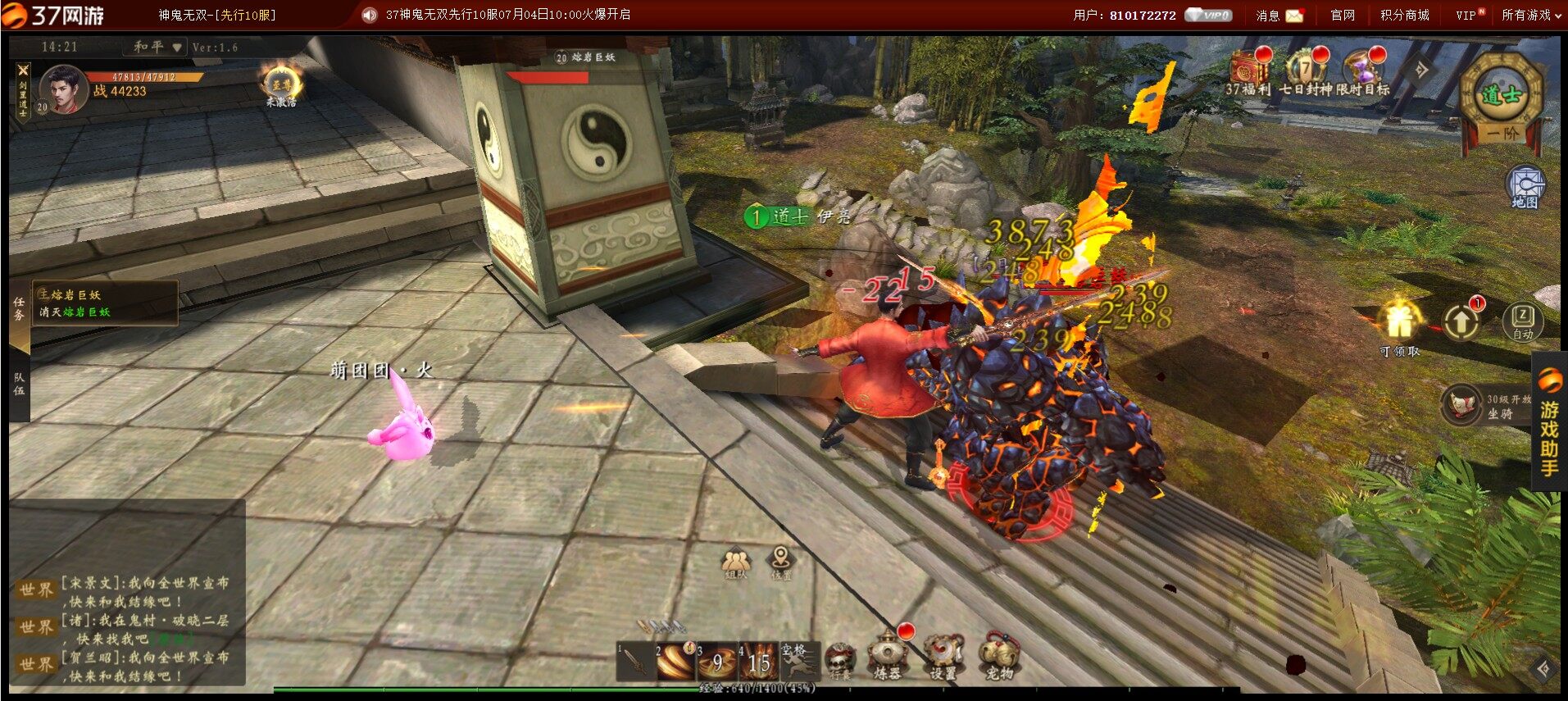The width and height of the screenshot is (1568, 701).
Task: Click the player portrait avatar
Action: point(64,89)
